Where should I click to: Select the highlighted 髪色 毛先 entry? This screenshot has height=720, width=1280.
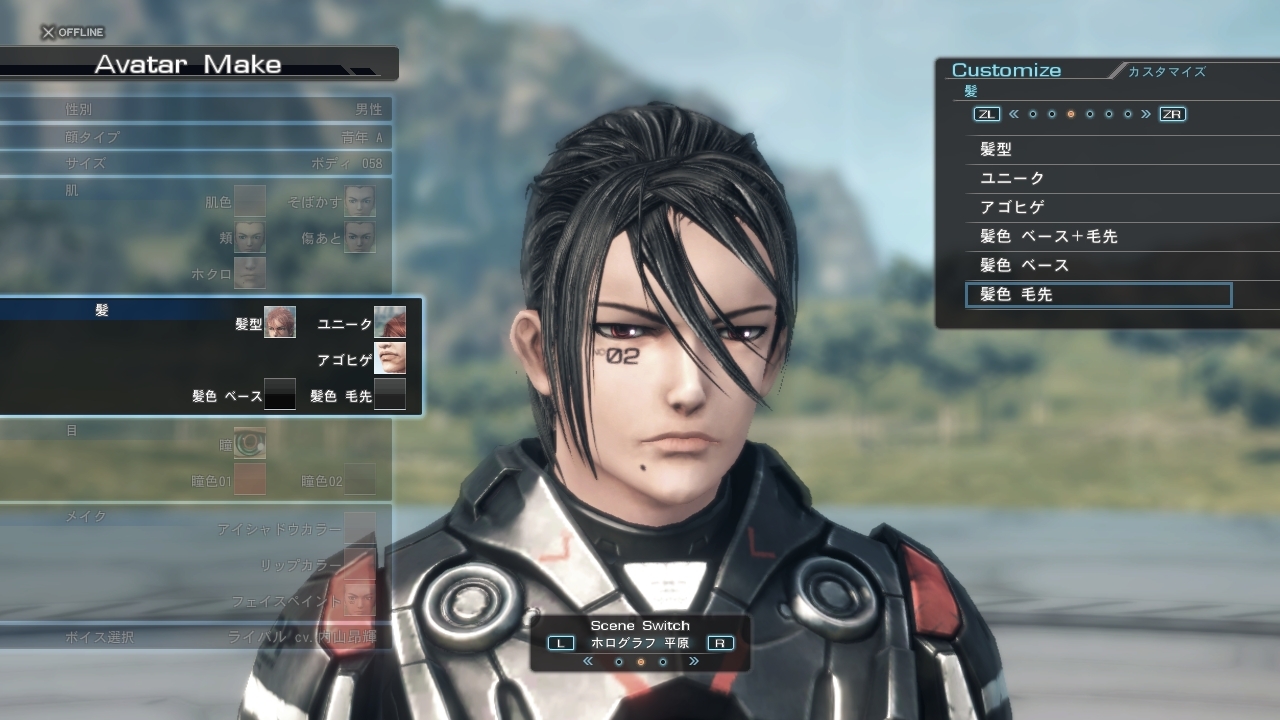coord(1097,295)
